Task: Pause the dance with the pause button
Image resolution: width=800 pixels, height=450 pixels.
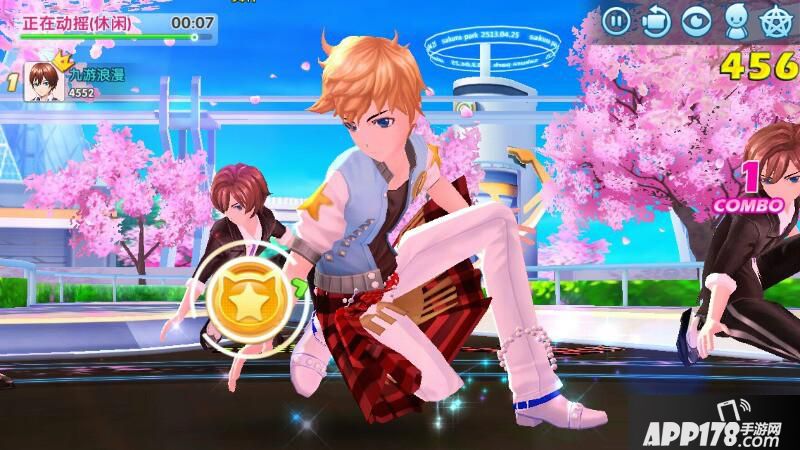Action: [x=617, y=19]
